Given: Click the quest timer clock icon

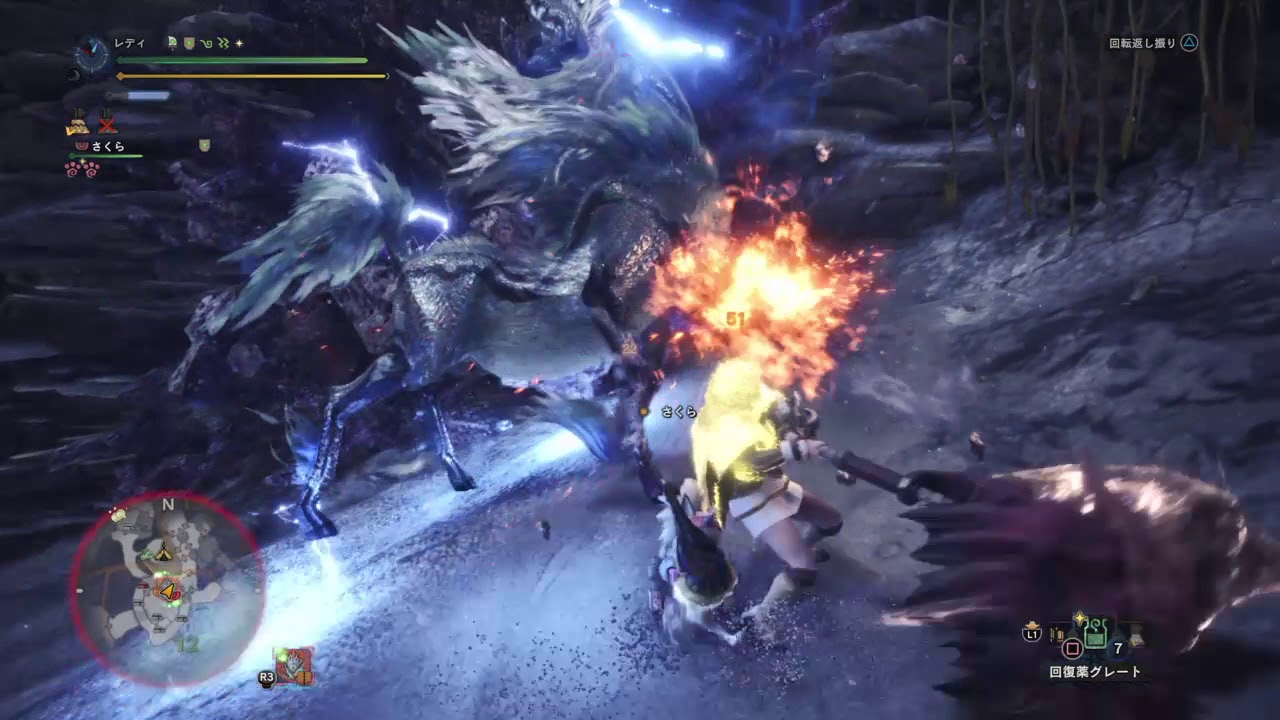Looking at the screenshot, I should coord(92,55).
